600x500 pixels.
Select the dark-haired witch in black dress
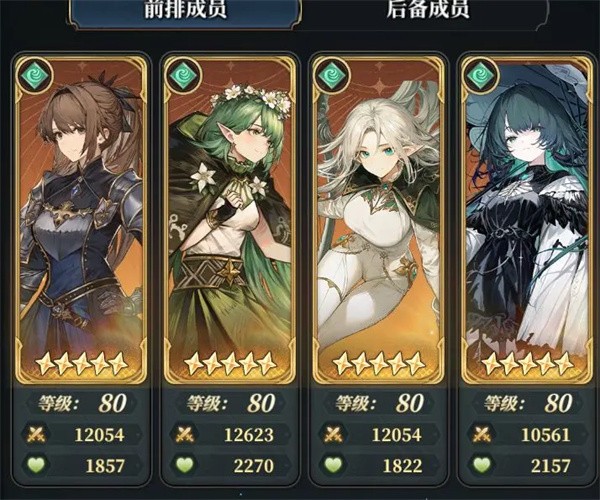click(525, 220)
